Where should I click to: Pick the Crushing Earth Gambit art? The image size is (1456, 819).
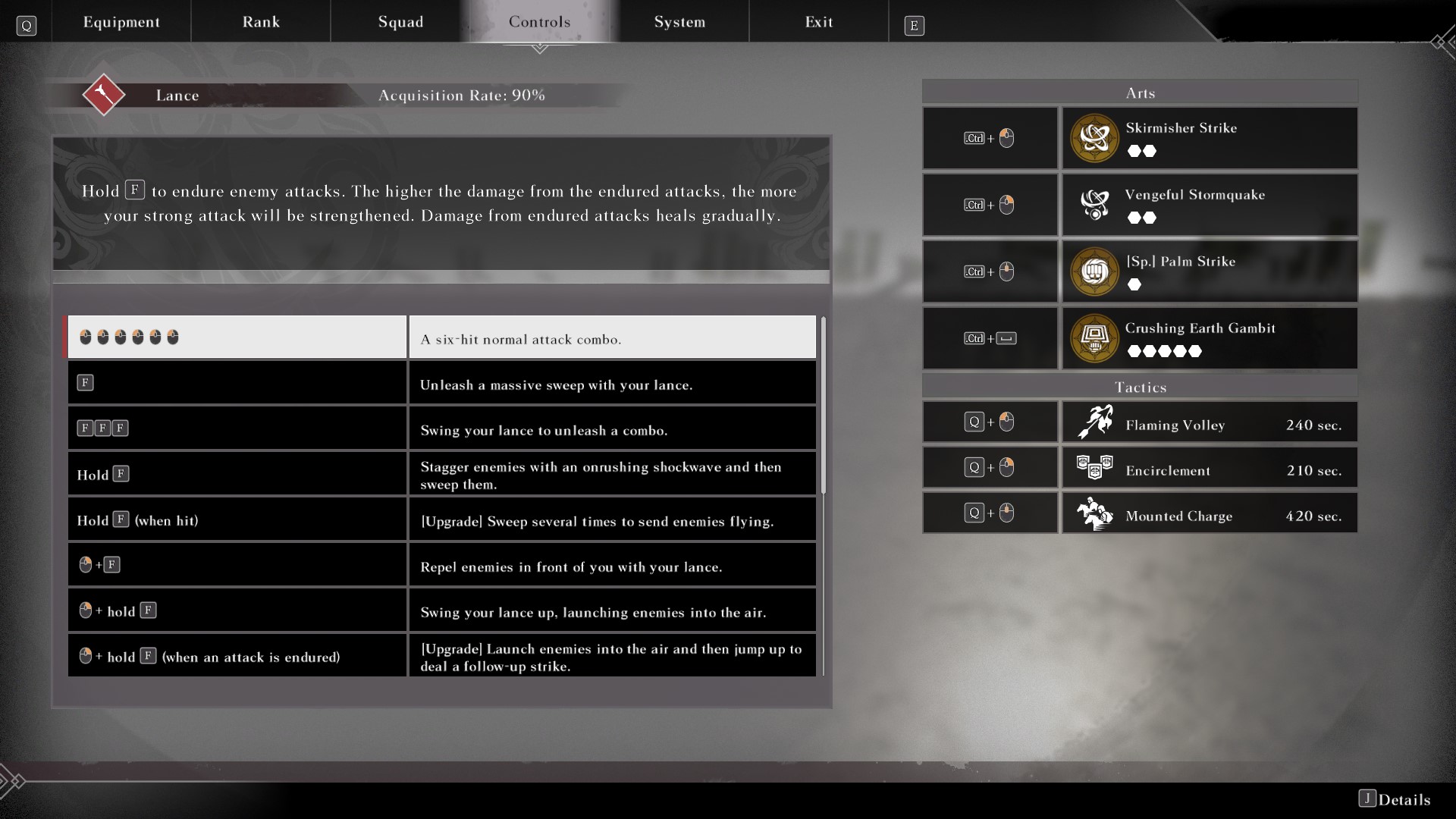[x=1209, y=338]
